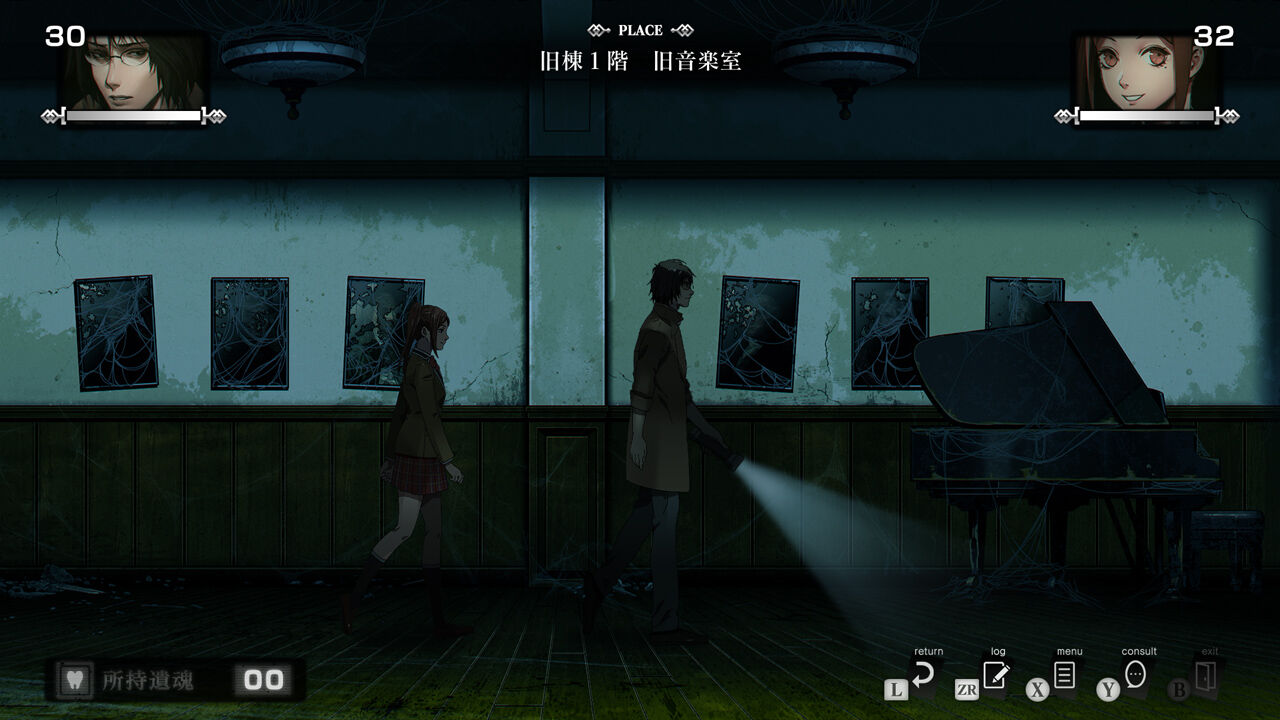This screenshot has width=1280, height=720.
Task: Select the 'menu' command label
Action: point(1068,650)
